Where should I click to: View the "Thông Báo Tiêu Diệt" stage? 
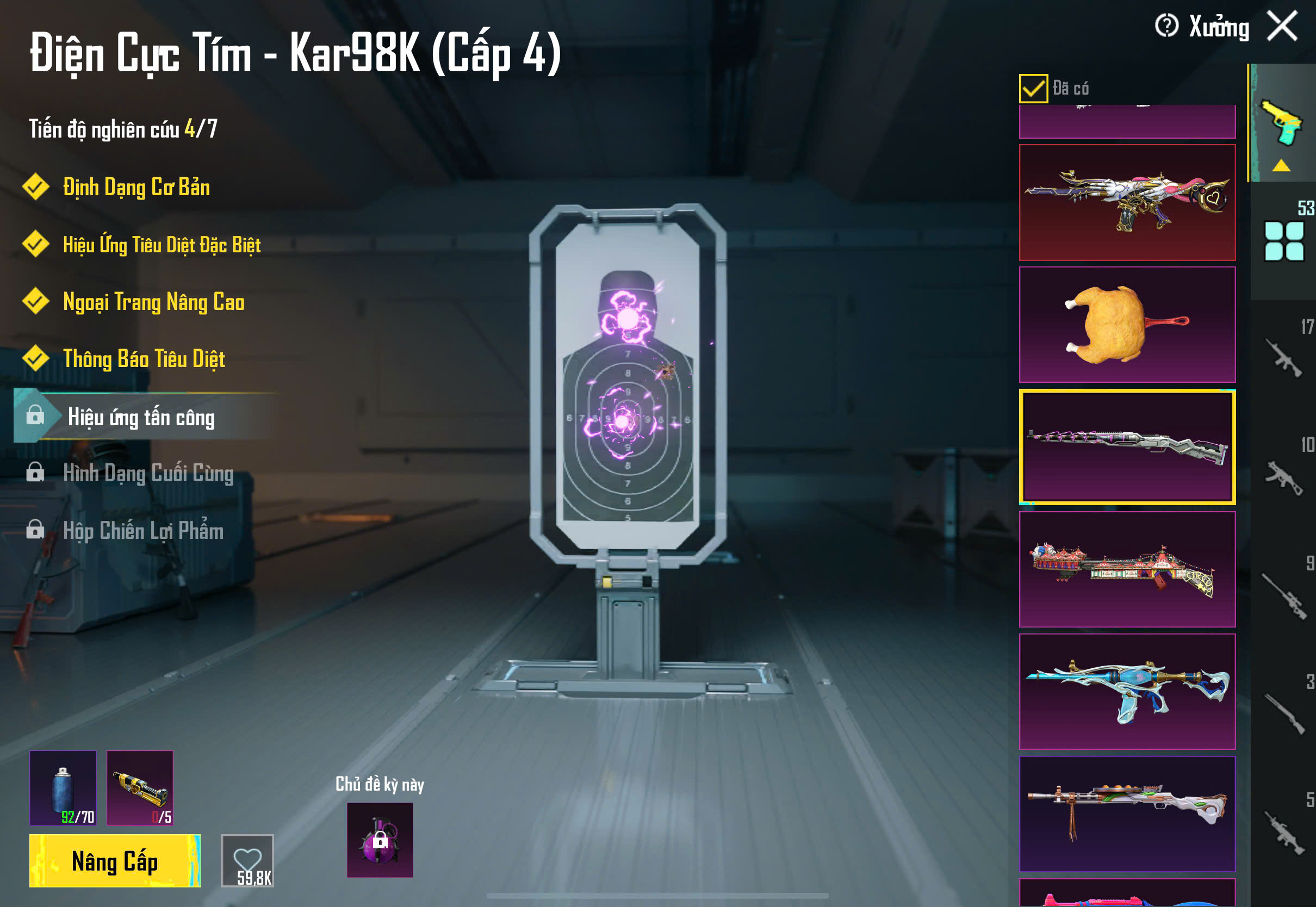pos(144,359)
